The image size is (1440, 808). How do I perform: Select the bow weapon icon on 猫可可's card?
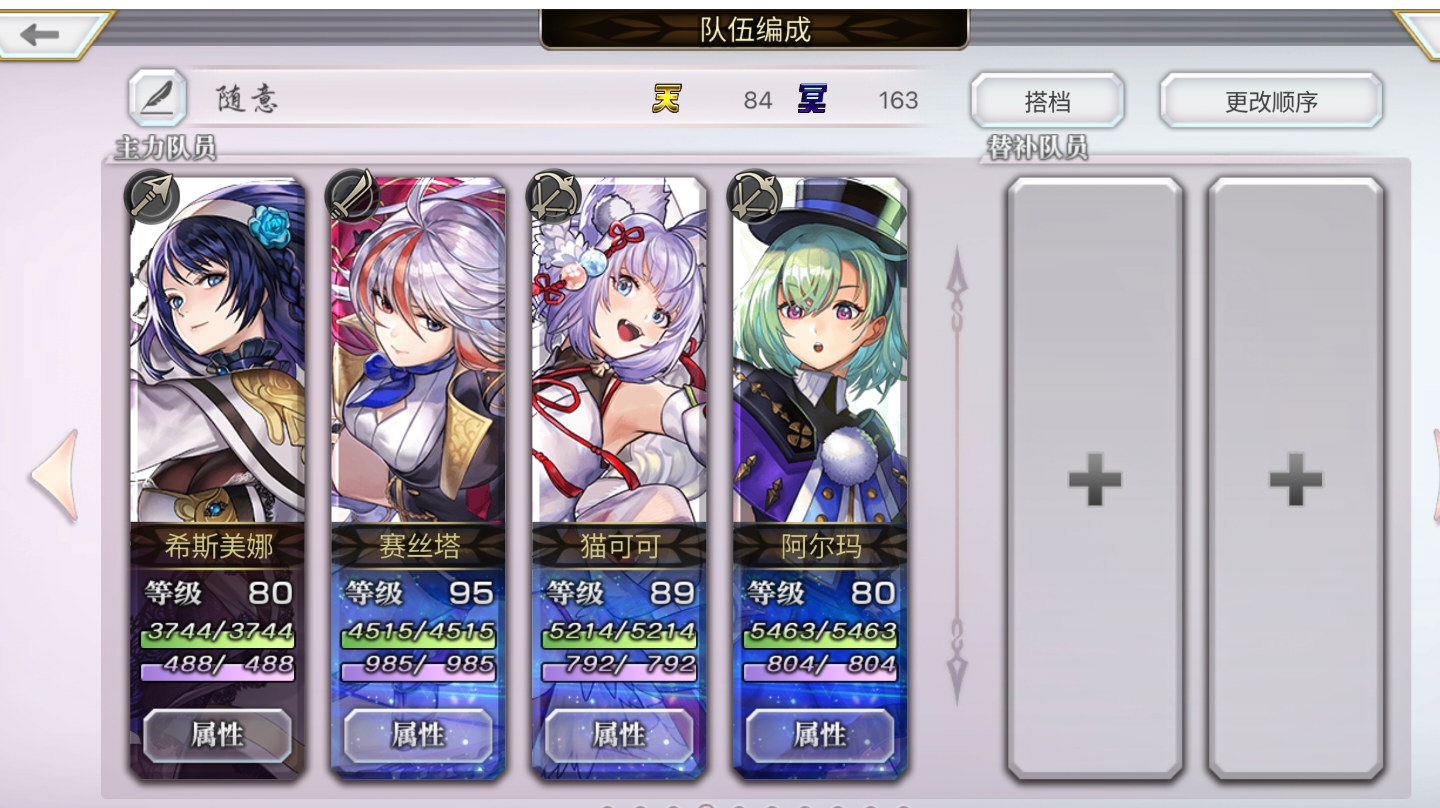(x=551, y=196)
